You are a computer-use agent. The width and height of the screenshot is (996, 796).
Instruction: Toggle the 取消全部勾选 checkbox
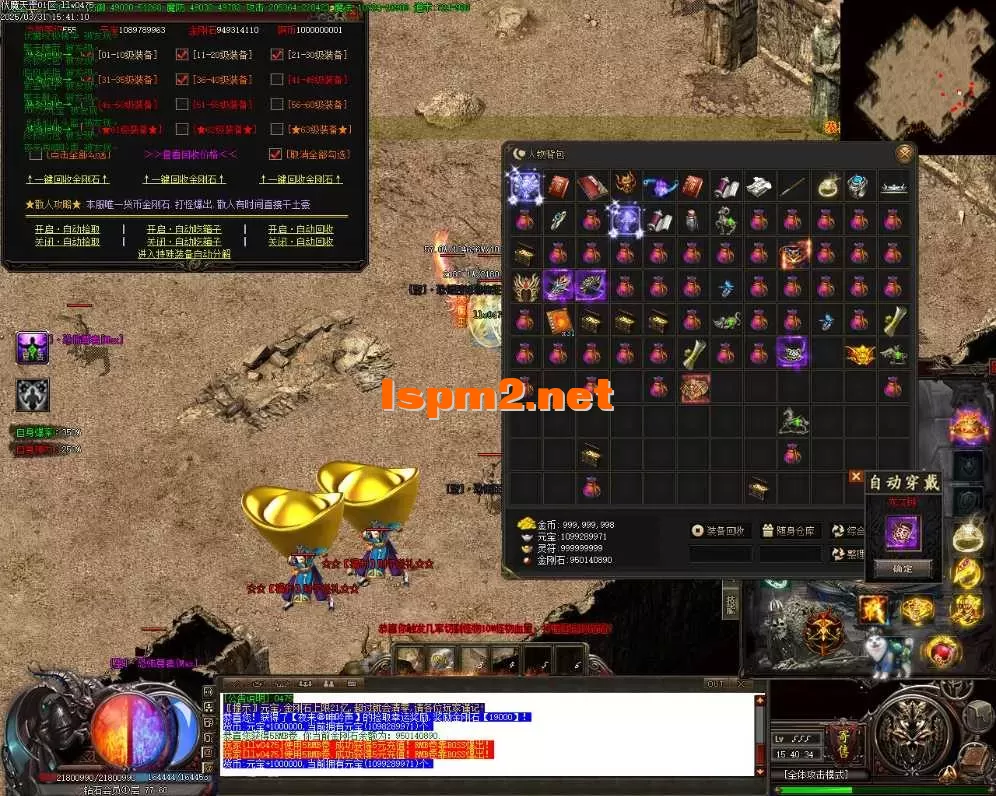pyautogui.click(x=276, y=155)
